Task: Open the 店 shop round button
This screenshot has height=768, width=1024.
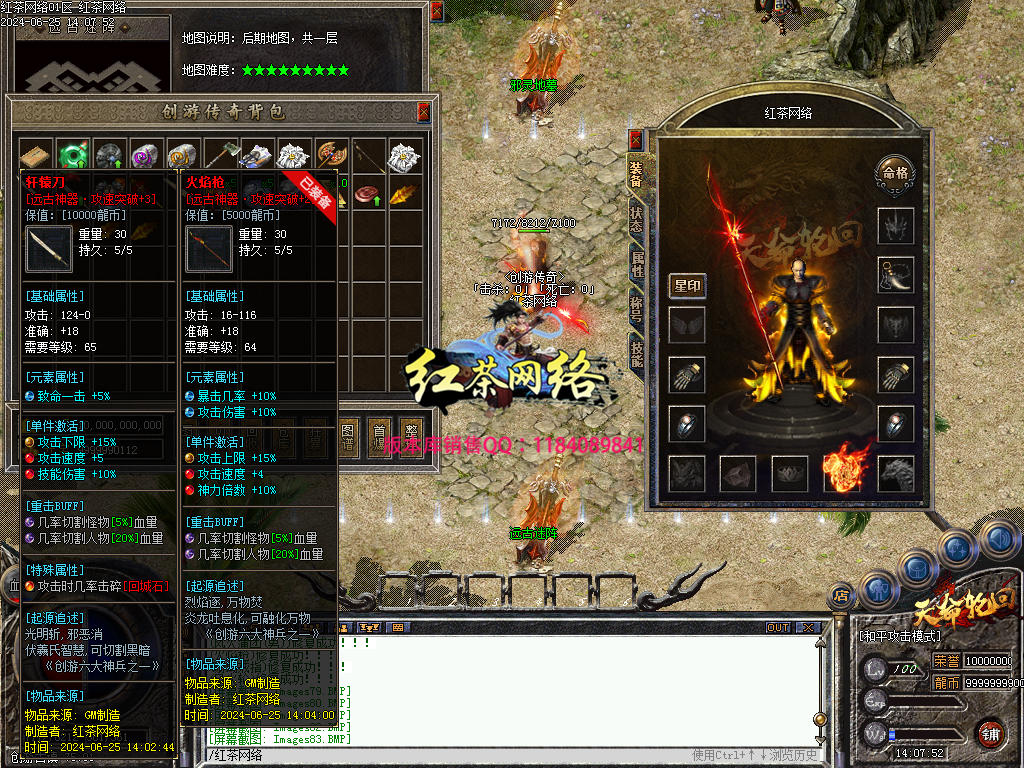Action: point(842,596)
